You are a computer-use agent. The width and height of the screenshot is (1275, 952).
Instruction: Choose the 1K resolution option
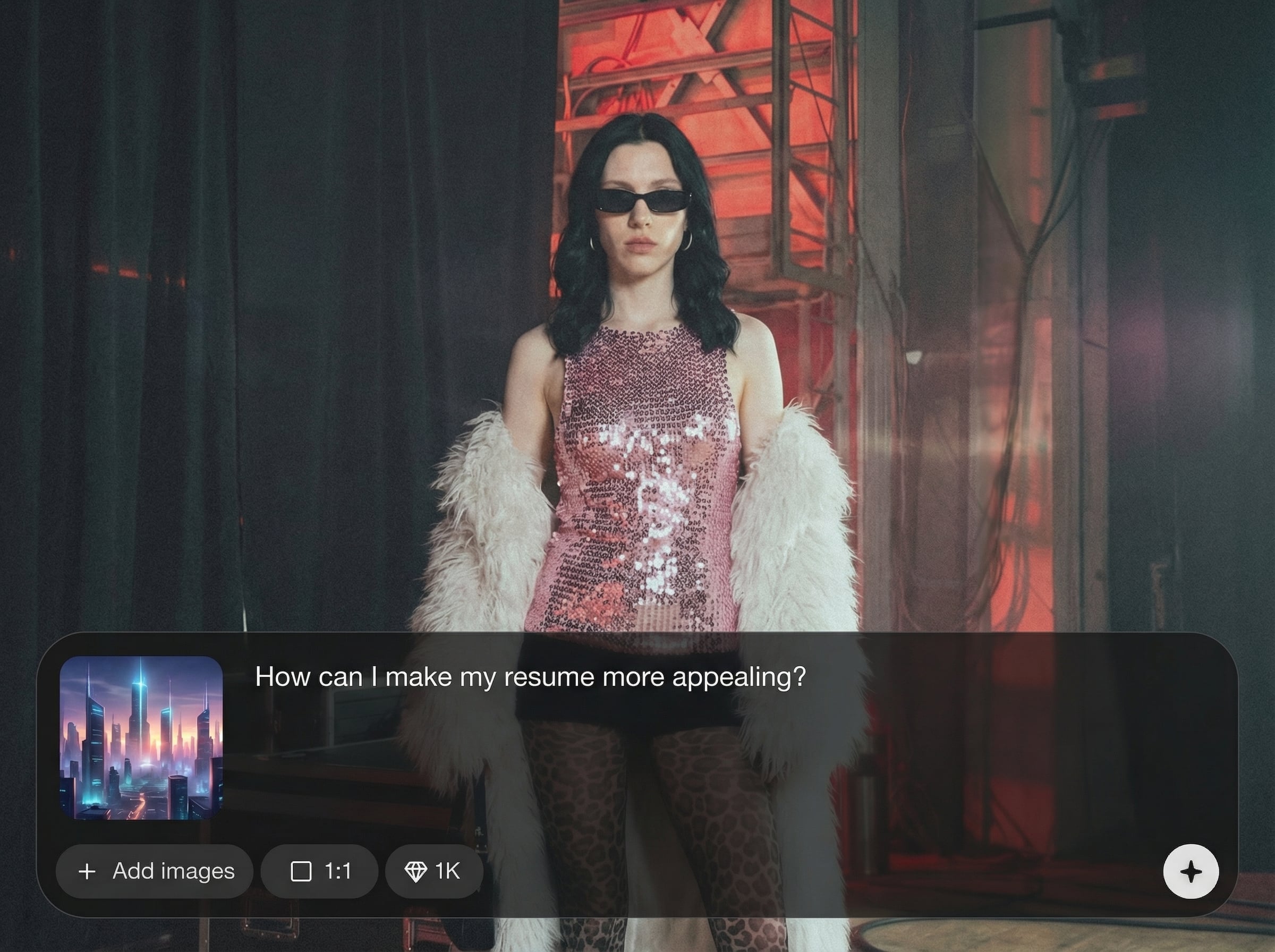click(x=434, y=871)
